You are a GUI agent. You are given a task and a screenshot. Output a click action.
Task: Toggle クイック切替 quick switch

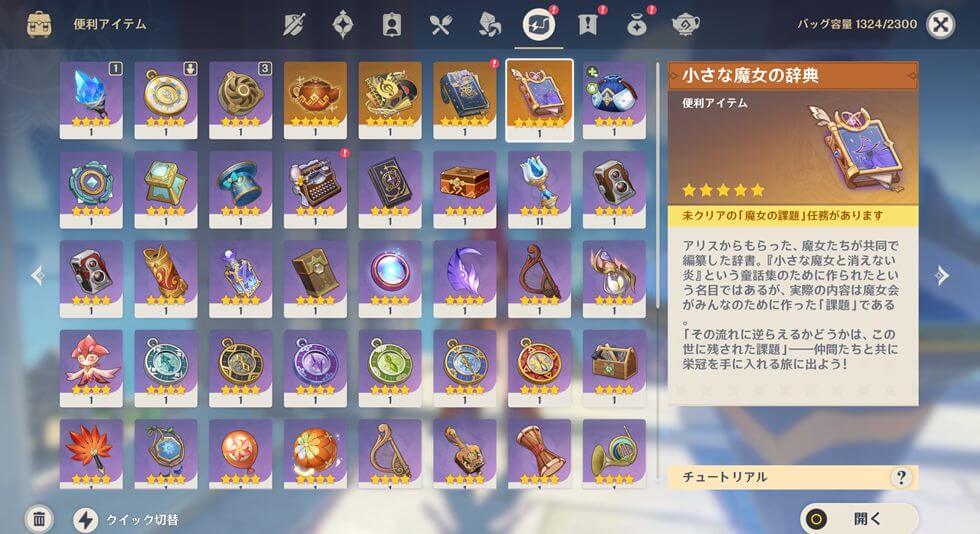[x=86, y=519]
